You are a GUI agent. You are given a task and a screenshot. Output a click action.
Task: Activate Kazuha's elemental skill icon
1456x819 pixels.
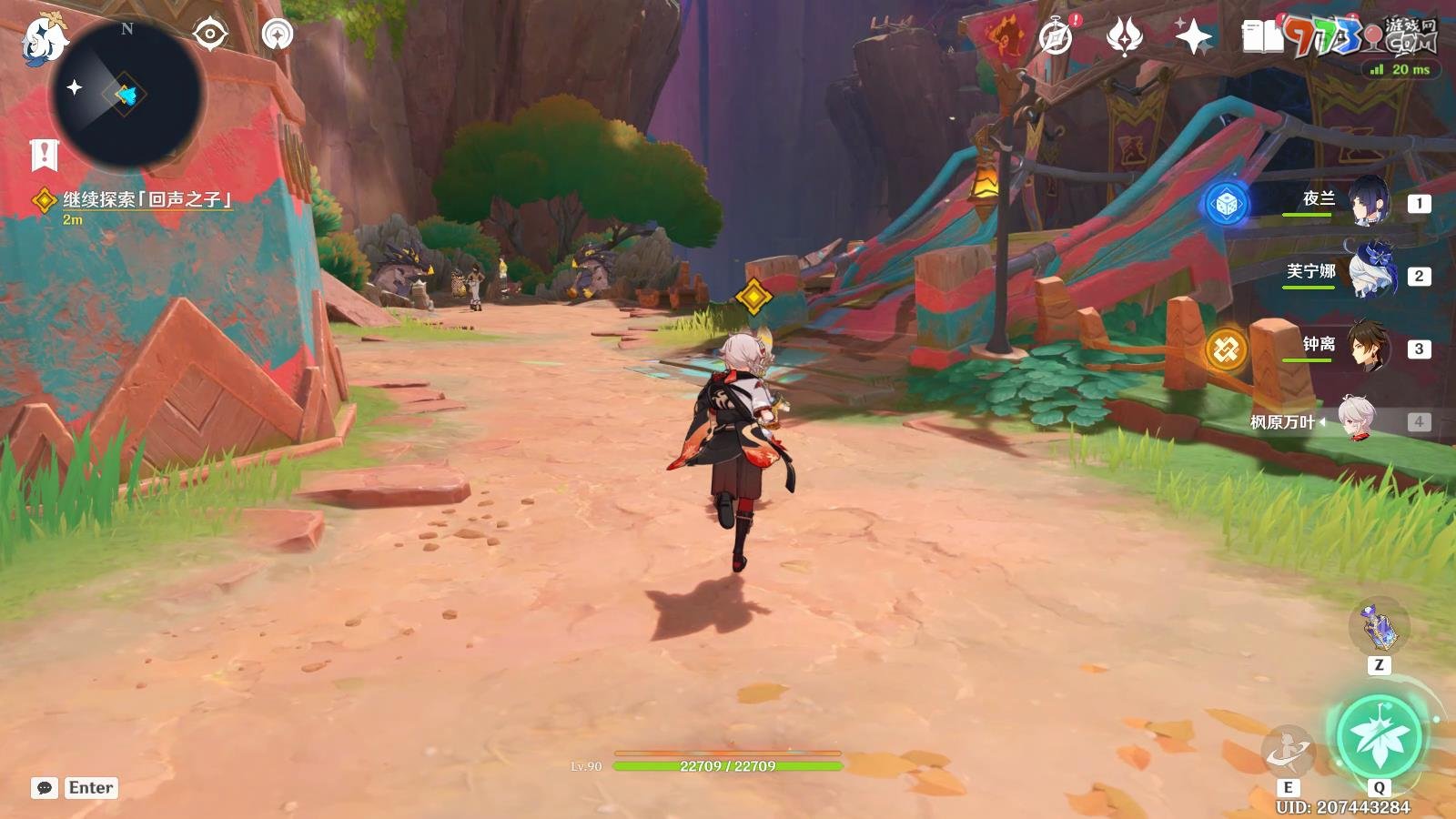1288,752
